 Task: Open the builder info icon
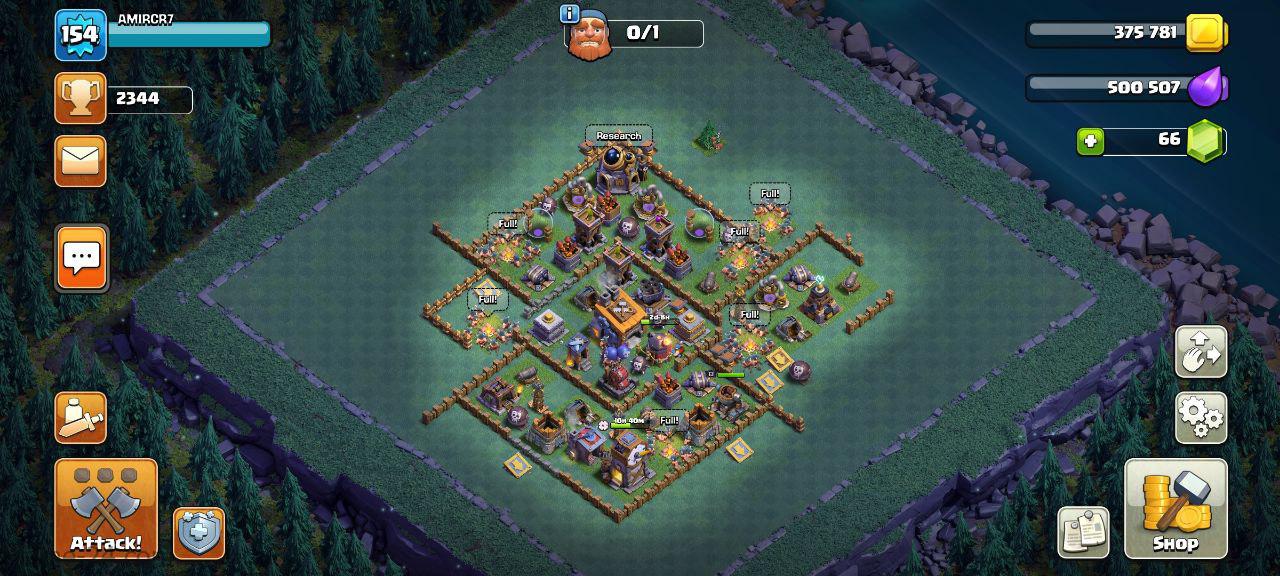click(570, 13)
